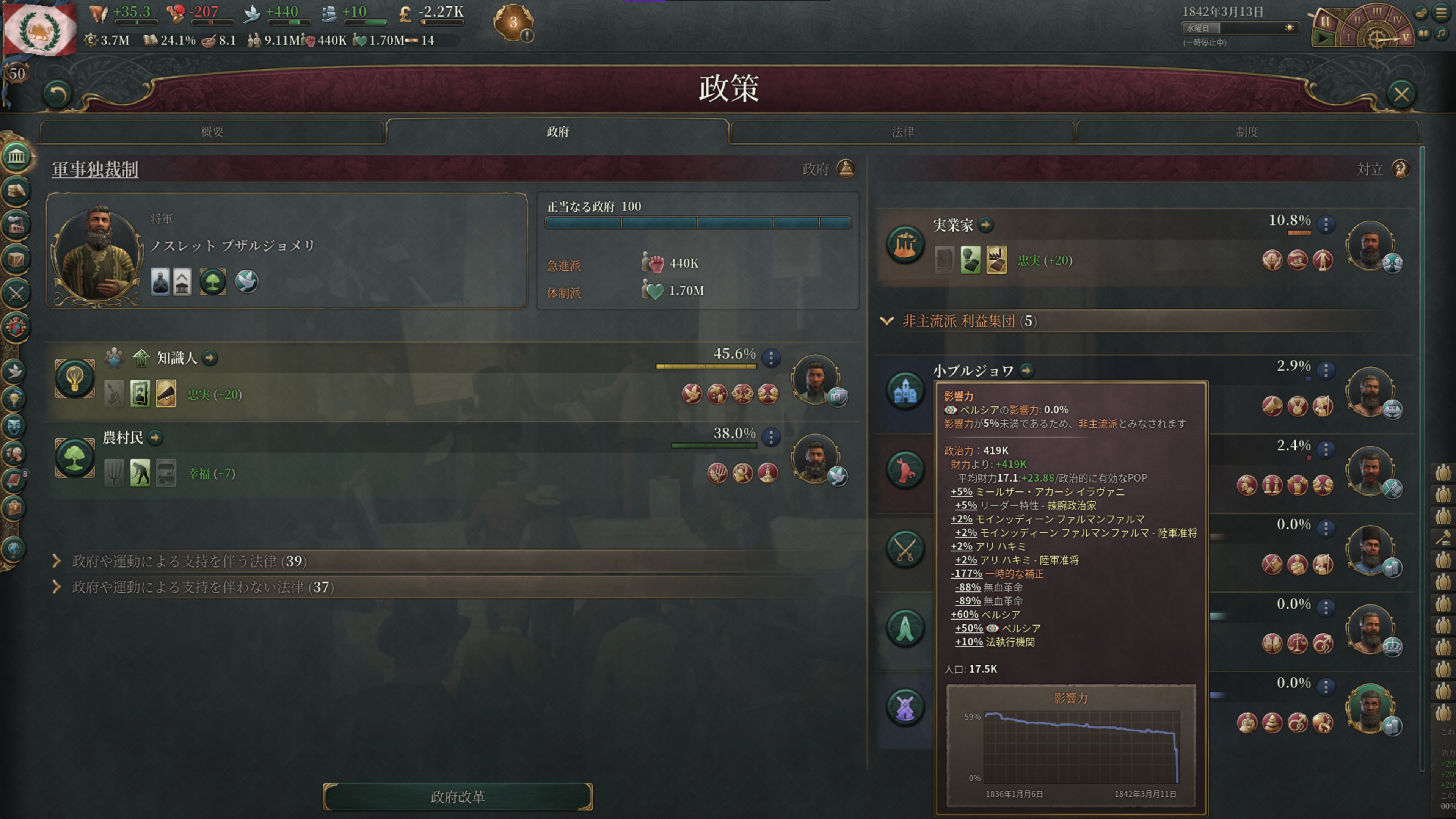Open the country flag overview
The width and height of the screenshot is (1456, 819).
click(x=39, y=28)
